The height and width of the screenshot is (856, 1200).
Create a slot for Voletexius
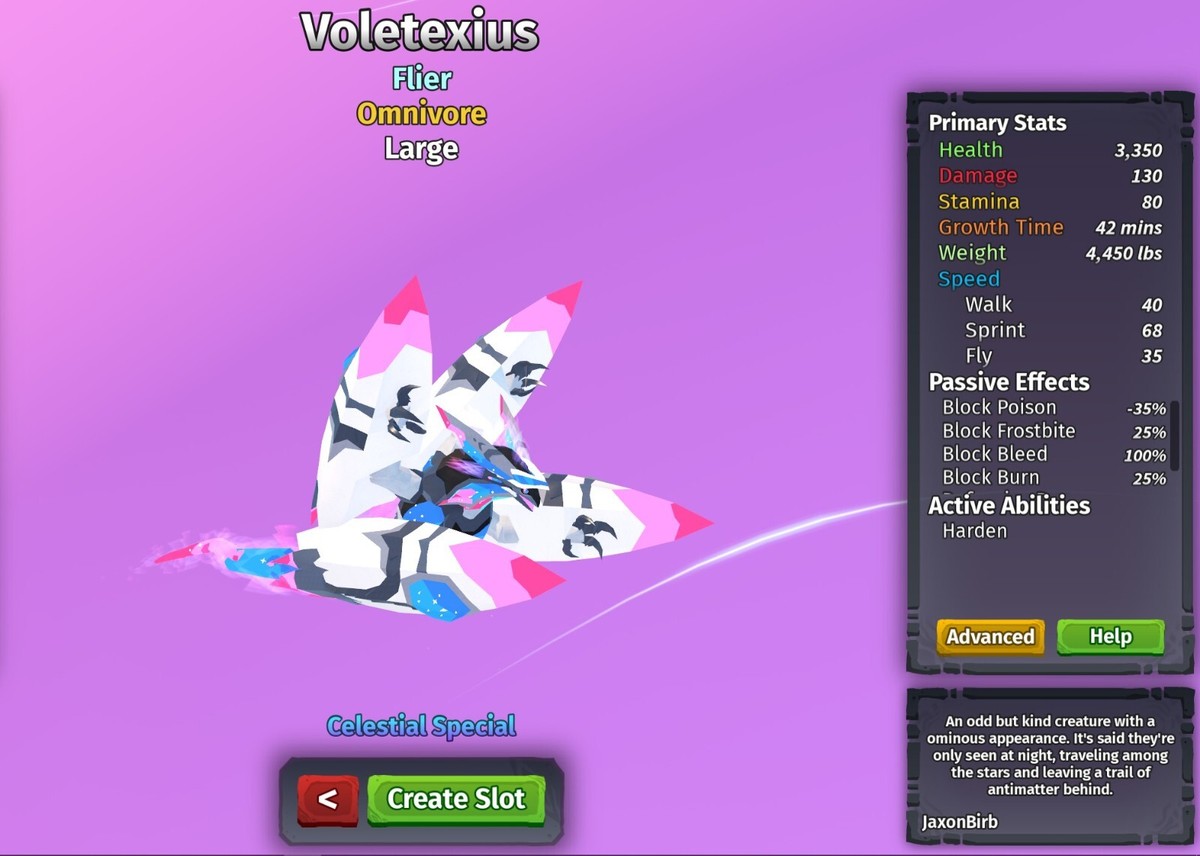click(456, 799)
